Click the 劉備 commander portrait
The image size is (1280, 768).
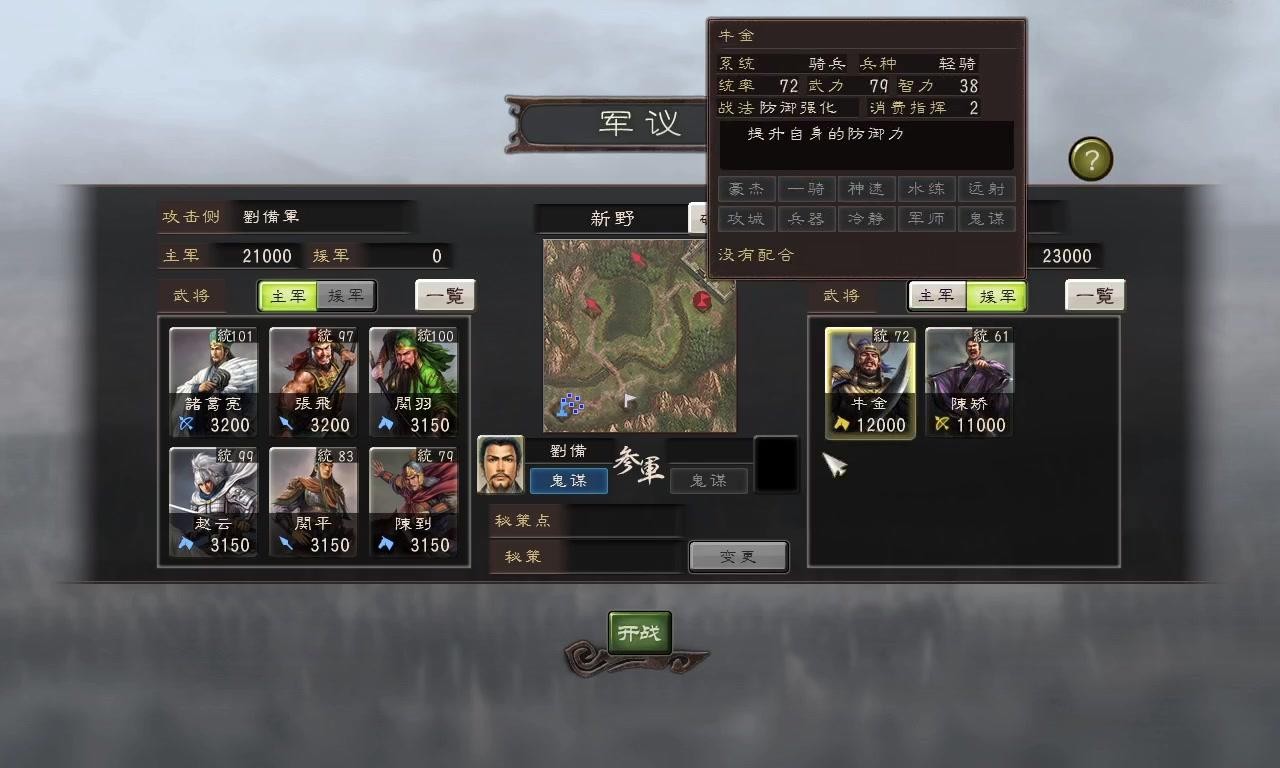click(500, 465)
